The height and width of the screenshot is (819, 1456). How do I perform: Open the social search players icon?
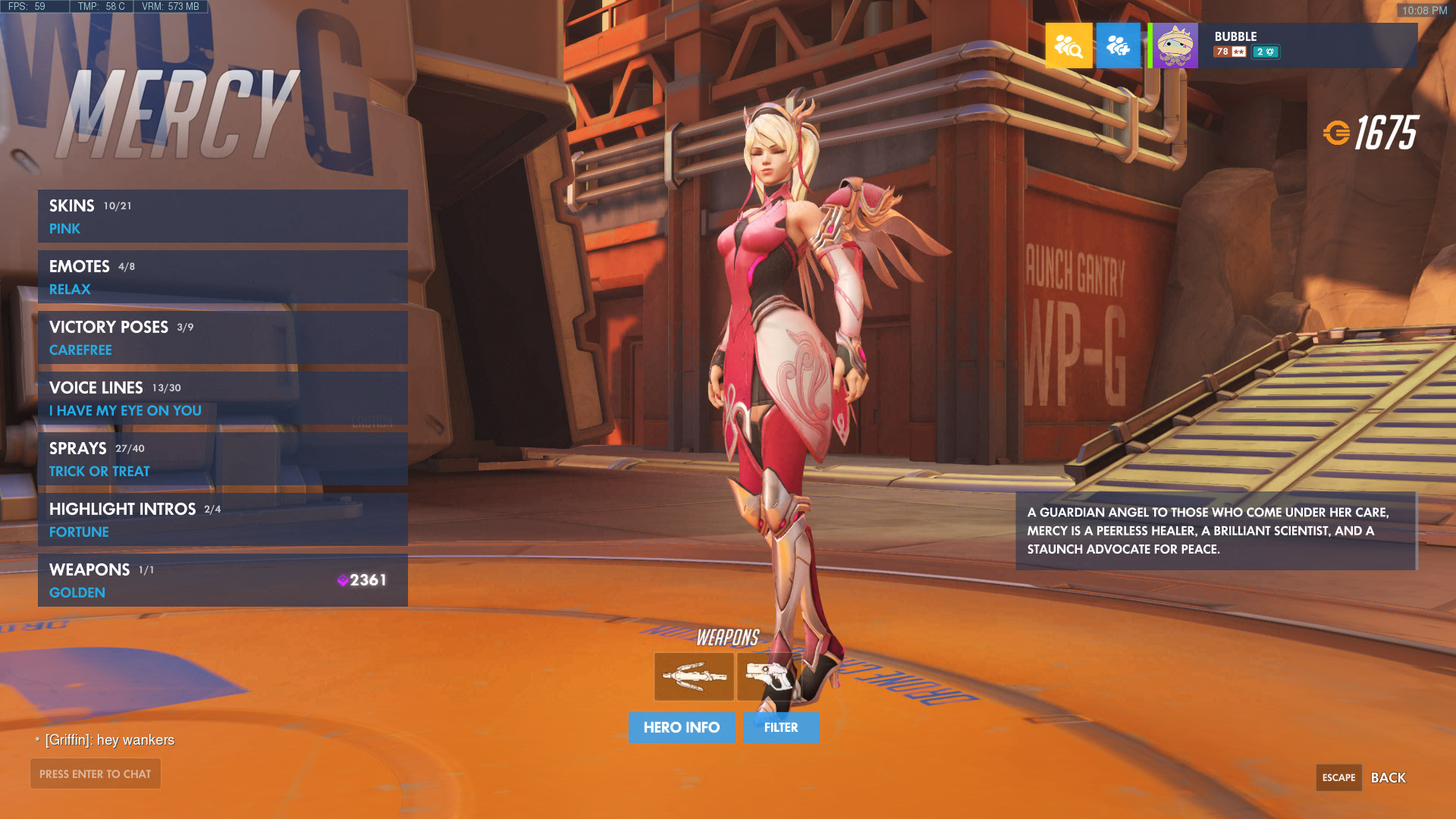1068,45
